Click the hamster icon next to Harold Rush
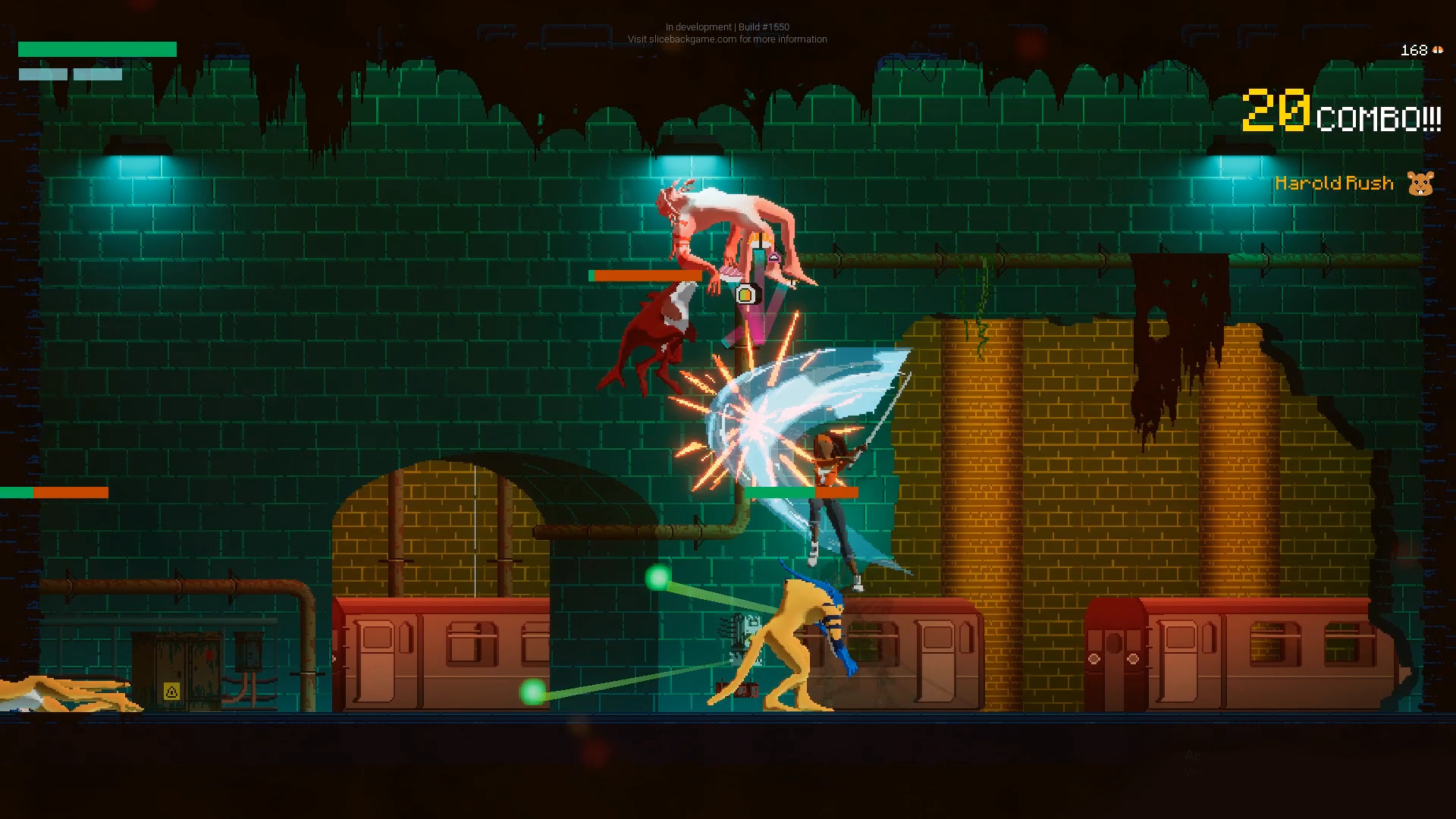Screen dimensions: 1456x819 pos(1420,183)
